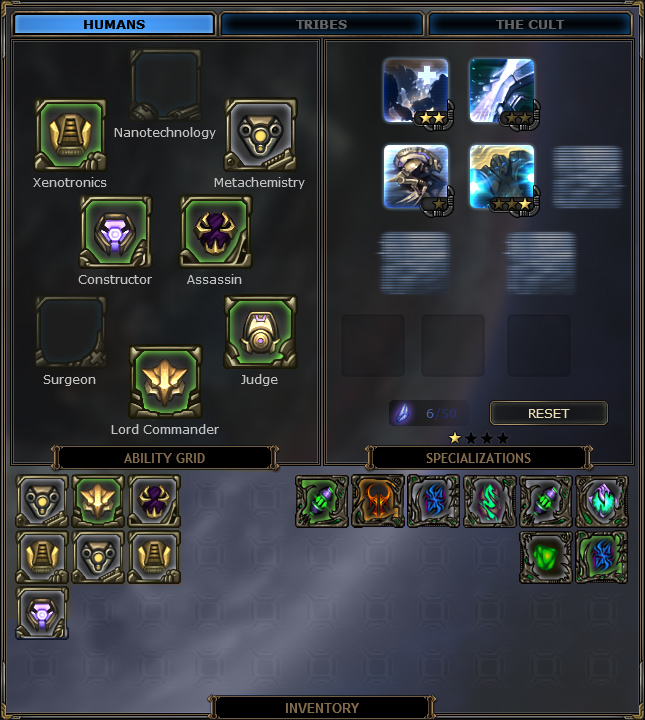
Task: Select the Judge ability in the grid
Action: [259, 332]
